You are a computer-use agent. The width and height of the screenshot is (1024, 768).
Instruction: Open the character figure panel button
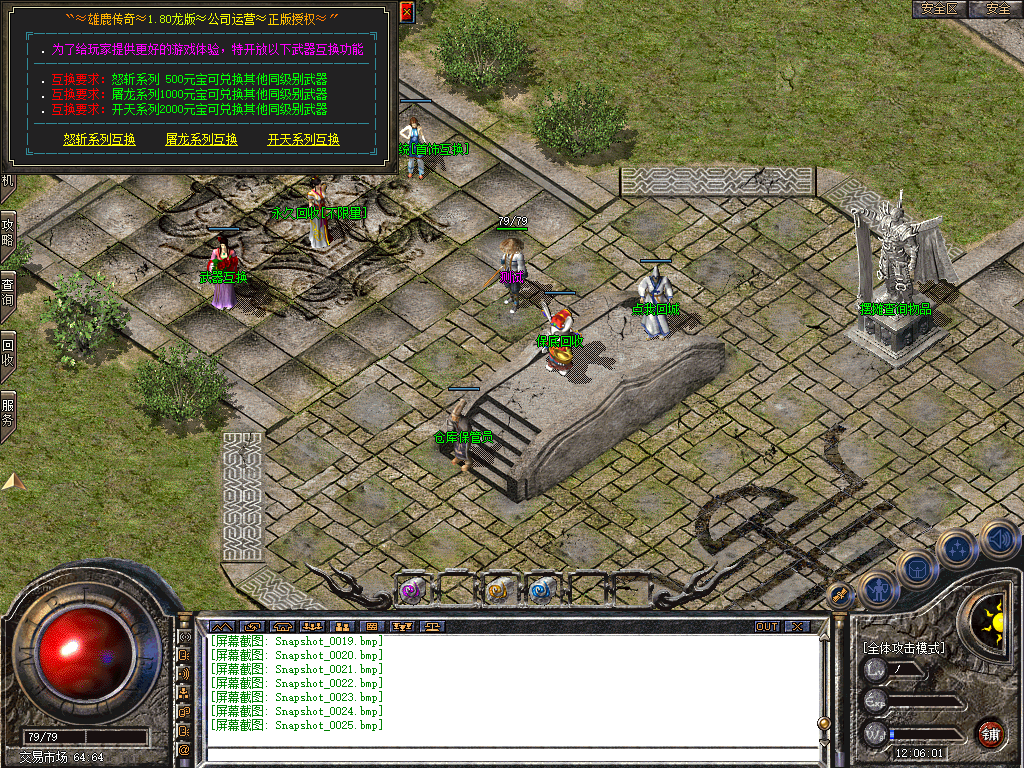(878, 590)
